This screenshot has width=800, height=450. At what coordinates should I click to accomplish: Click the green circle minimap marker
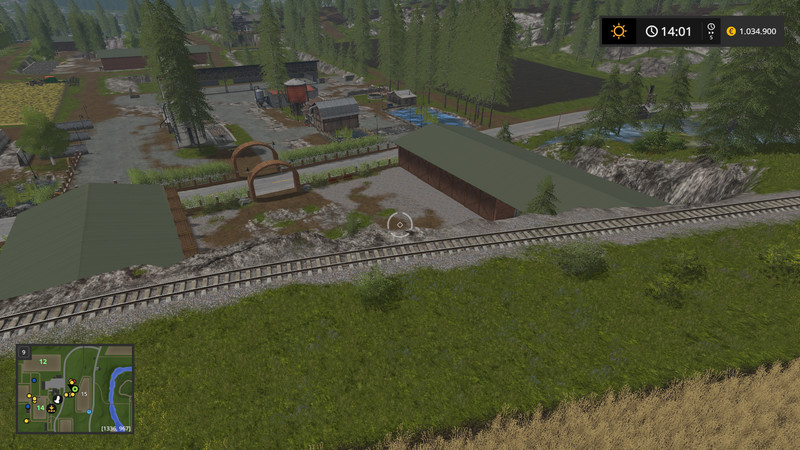[x=75, y=389]
